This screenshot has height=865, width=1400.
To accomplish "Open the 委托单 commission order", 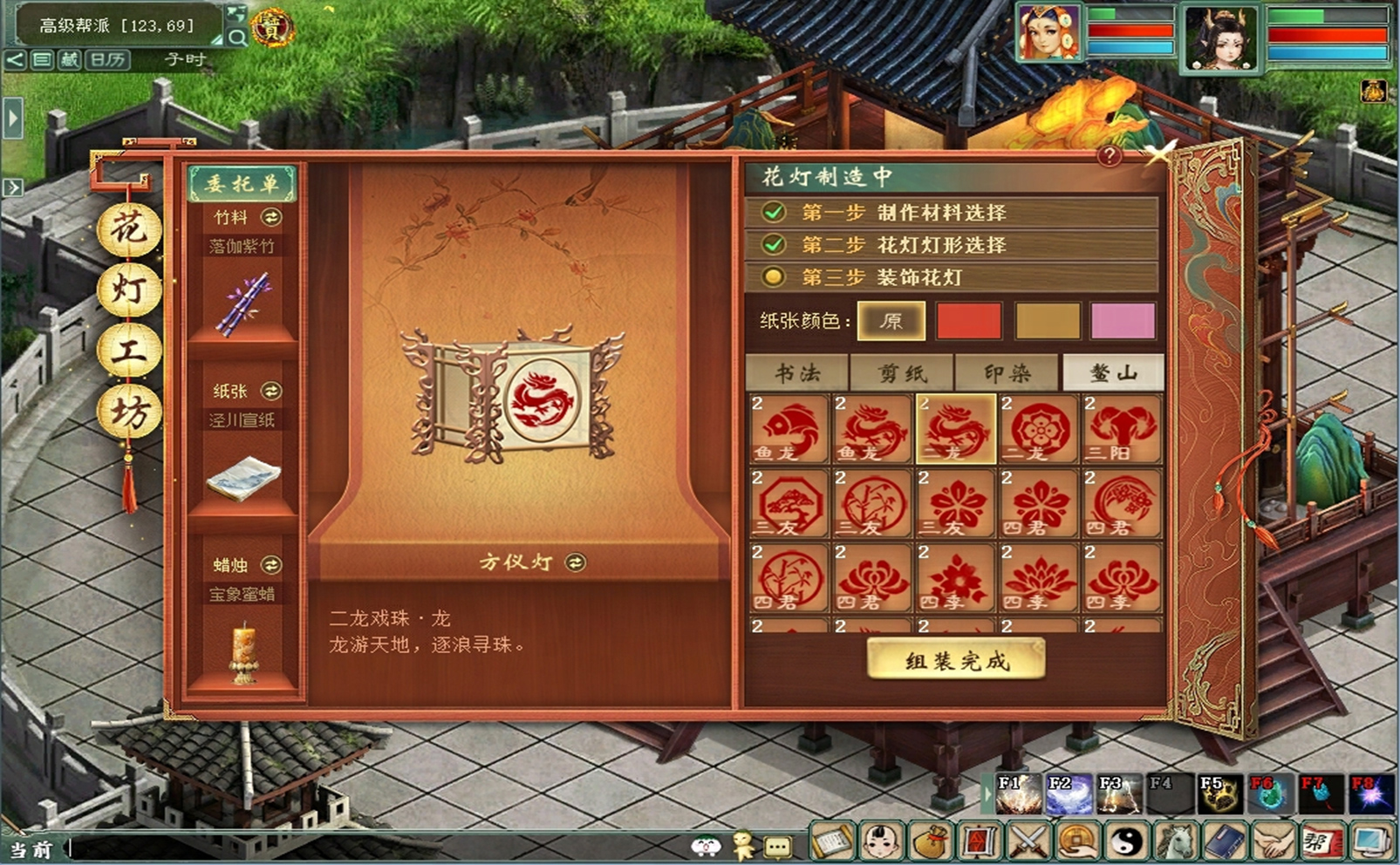I will point(242,183).
